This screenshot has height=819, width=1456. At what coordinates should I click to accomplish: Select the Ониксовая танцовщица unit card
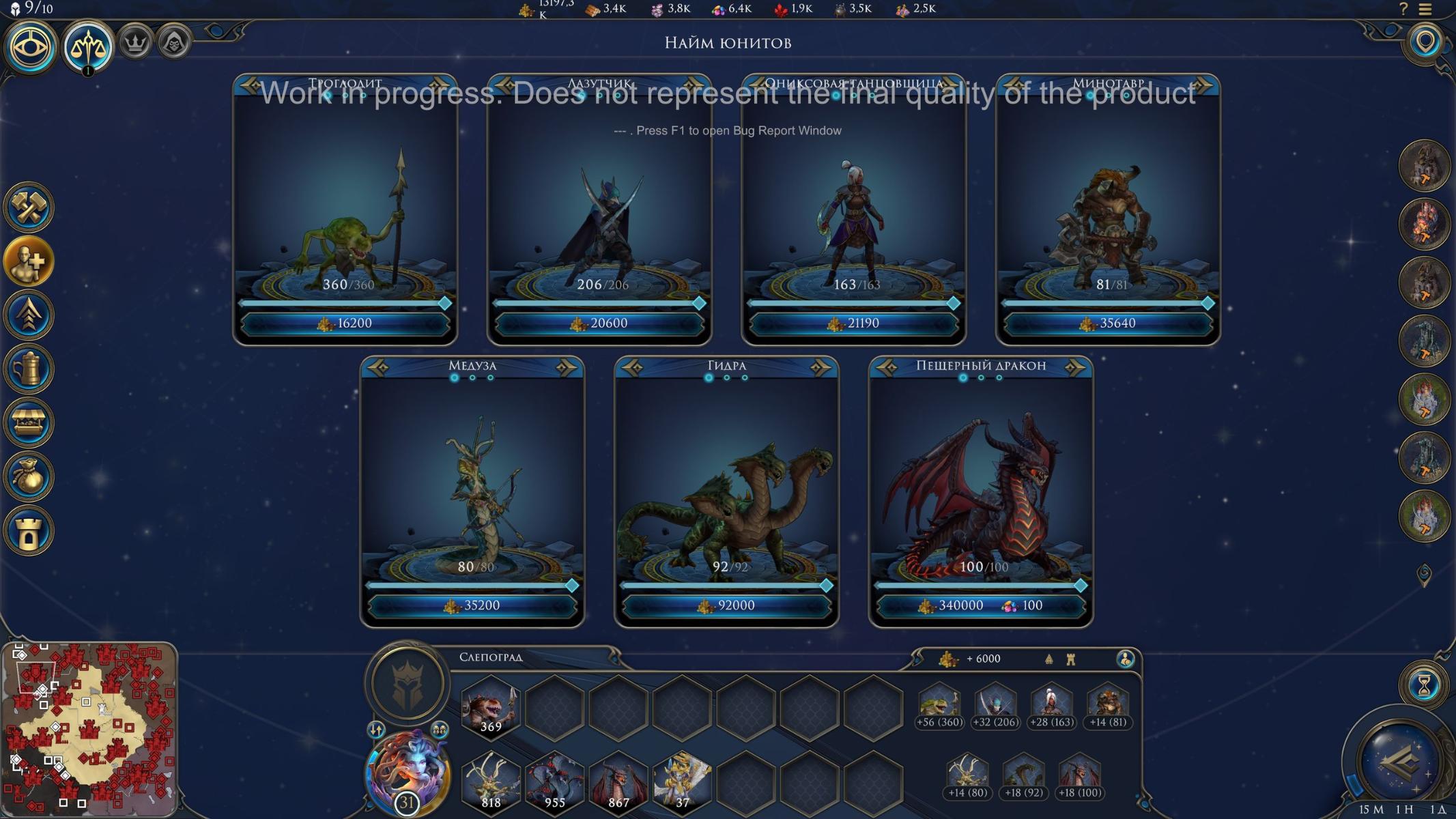pyautogui.click(x=853, y=205)
